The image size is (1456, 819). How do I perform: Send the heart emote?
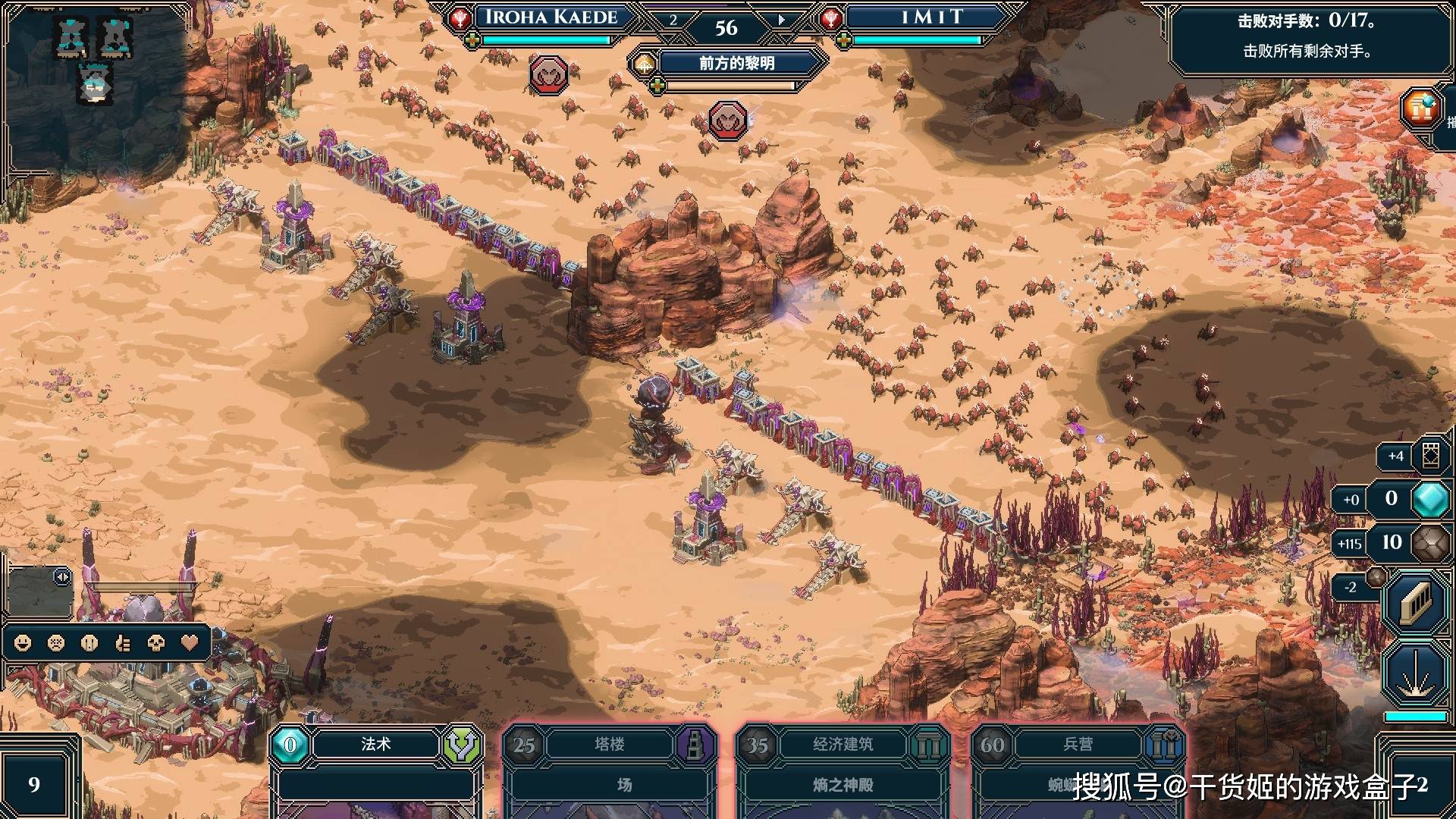tap(190, 643)
